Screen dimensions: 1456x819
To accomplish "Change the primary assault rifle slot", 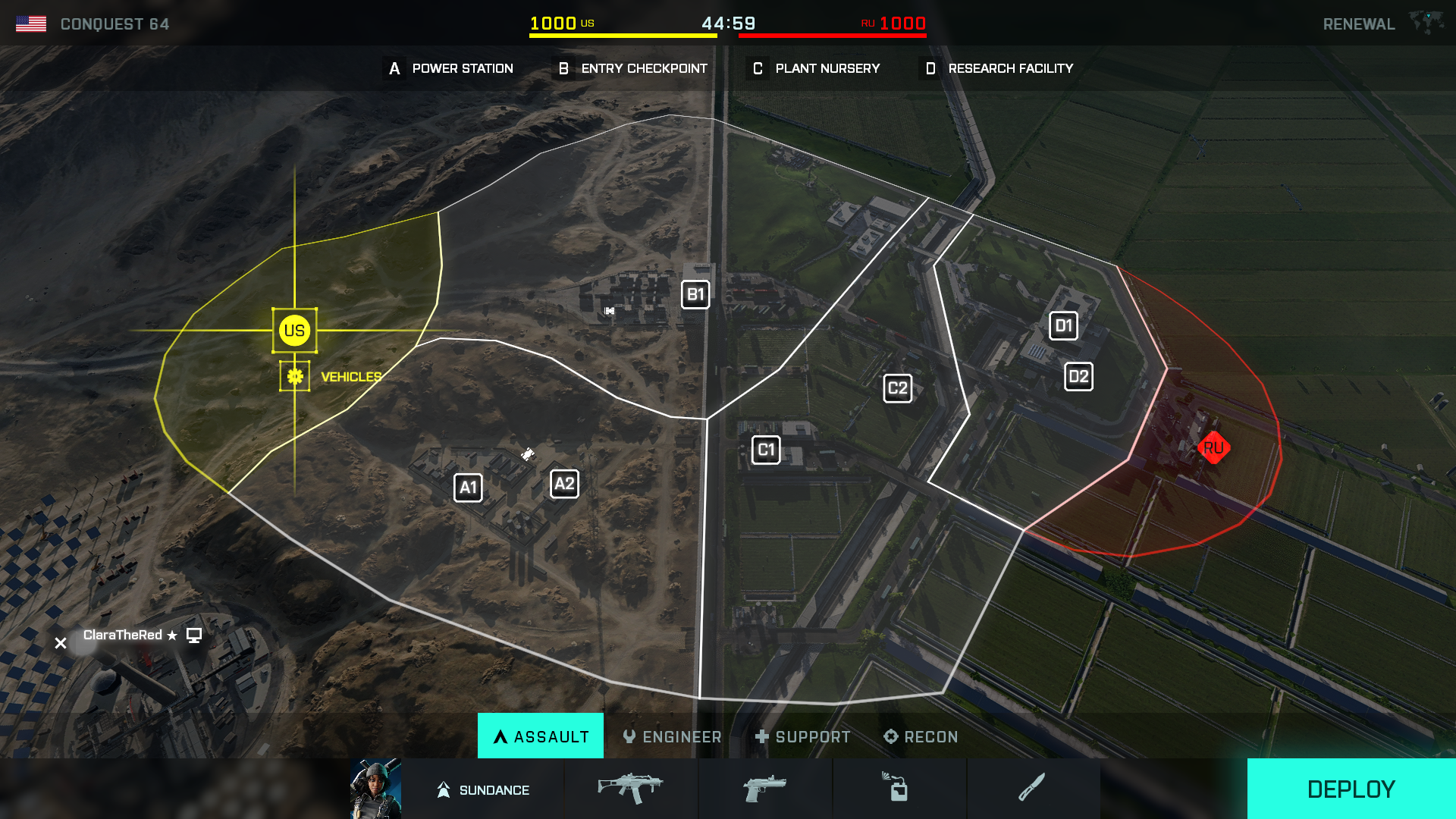I will click(x=631, y=789).
